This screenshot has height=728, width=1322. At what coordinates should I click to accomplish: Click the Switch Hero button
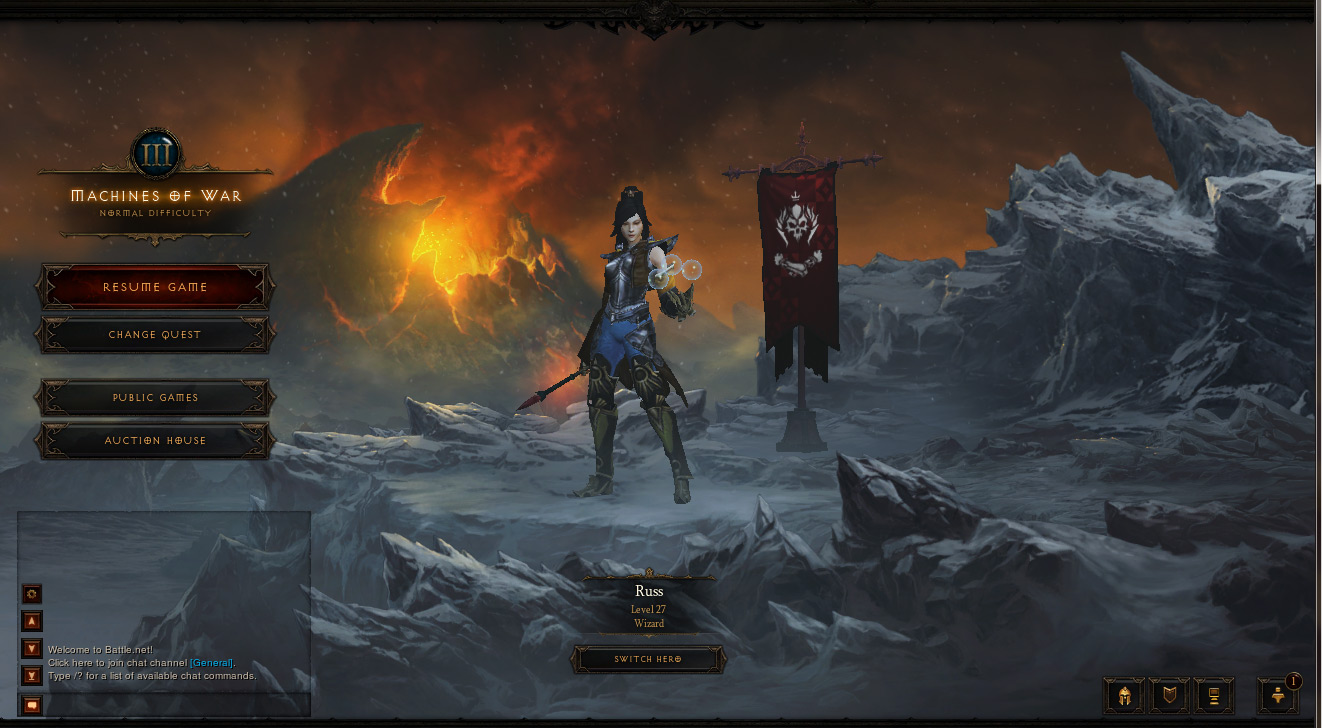(648, 660)
